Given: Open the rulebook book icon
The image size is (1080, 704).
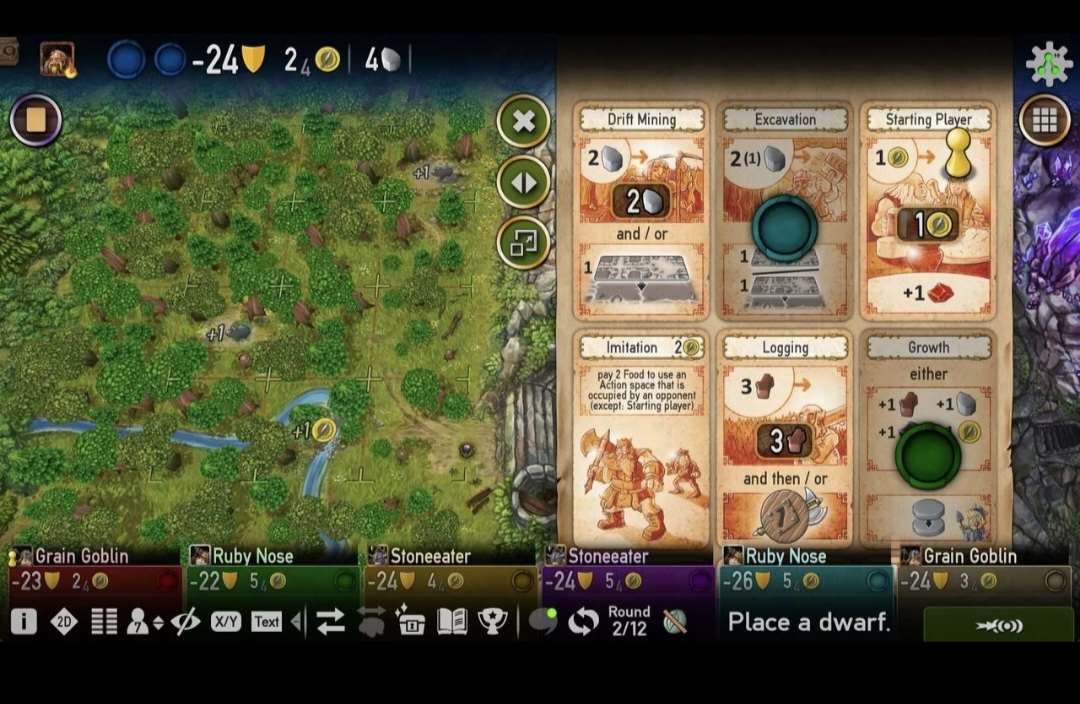Looking at the screenshot, I should click(x=452, y=622).
